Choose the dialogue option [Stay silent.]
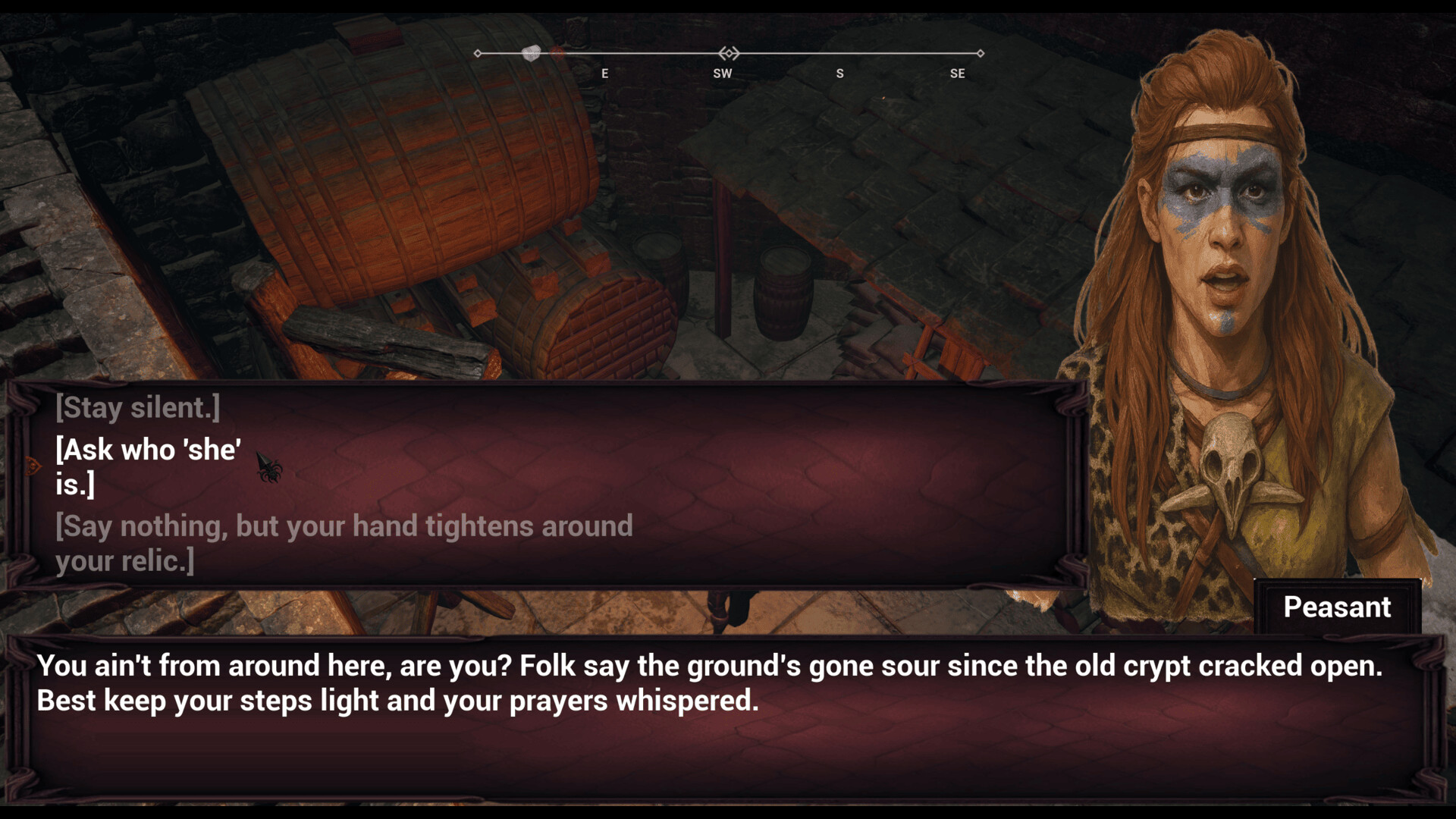This screenshot has width=1456, height=819. (x=136, y=407)
